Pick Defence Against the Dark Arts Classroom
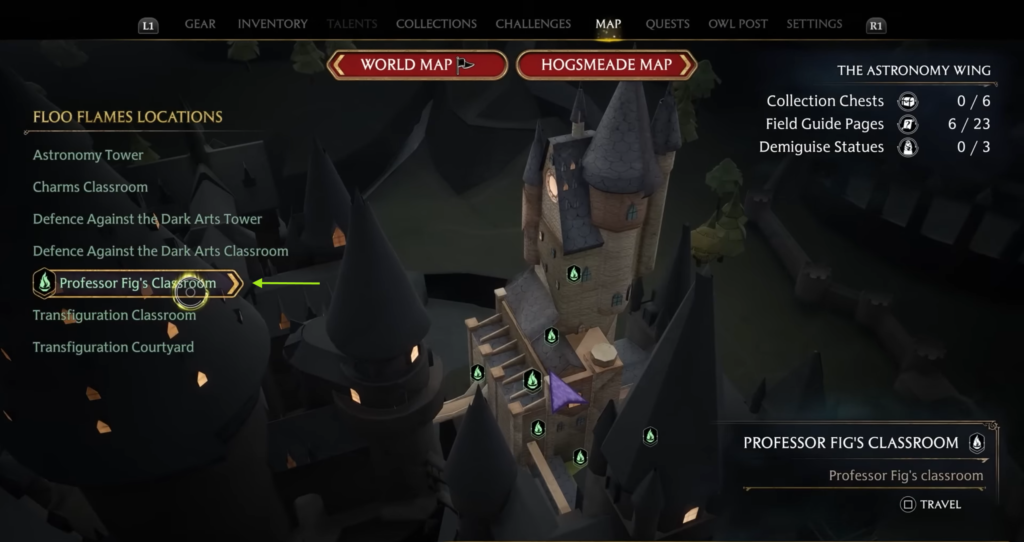Image resolution: width=1024 pixels, height=542 pixels. pyautogui.click(x=160, y=251)
